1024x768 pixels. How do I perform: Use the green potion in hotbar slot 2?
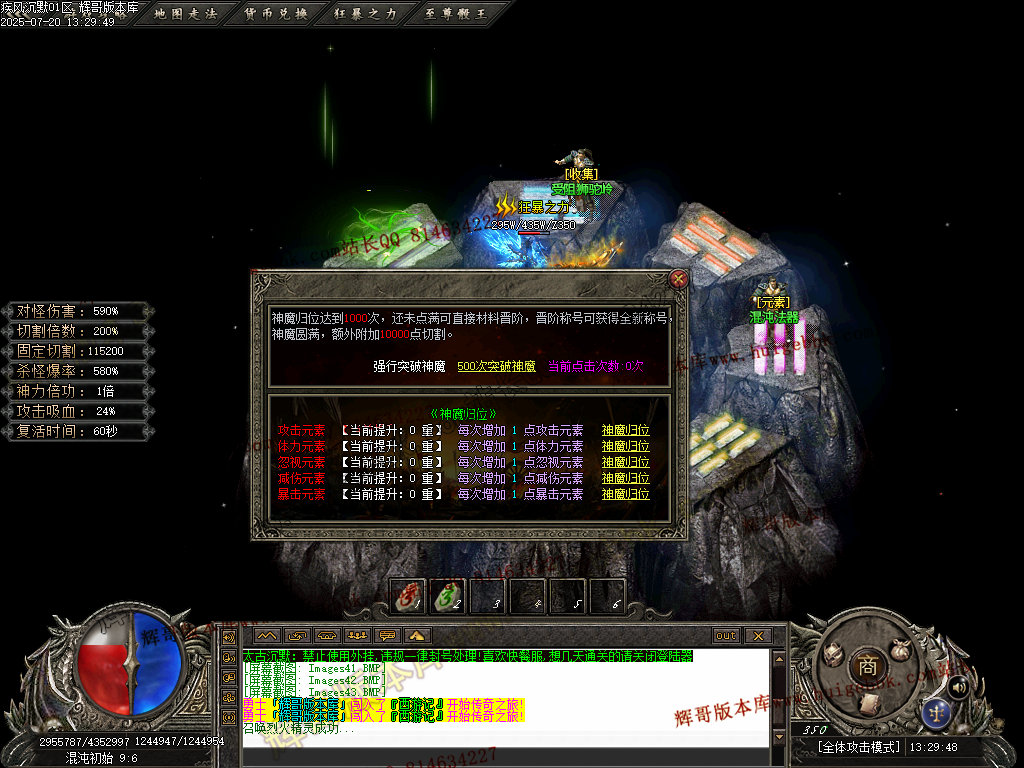click(448, 596)
